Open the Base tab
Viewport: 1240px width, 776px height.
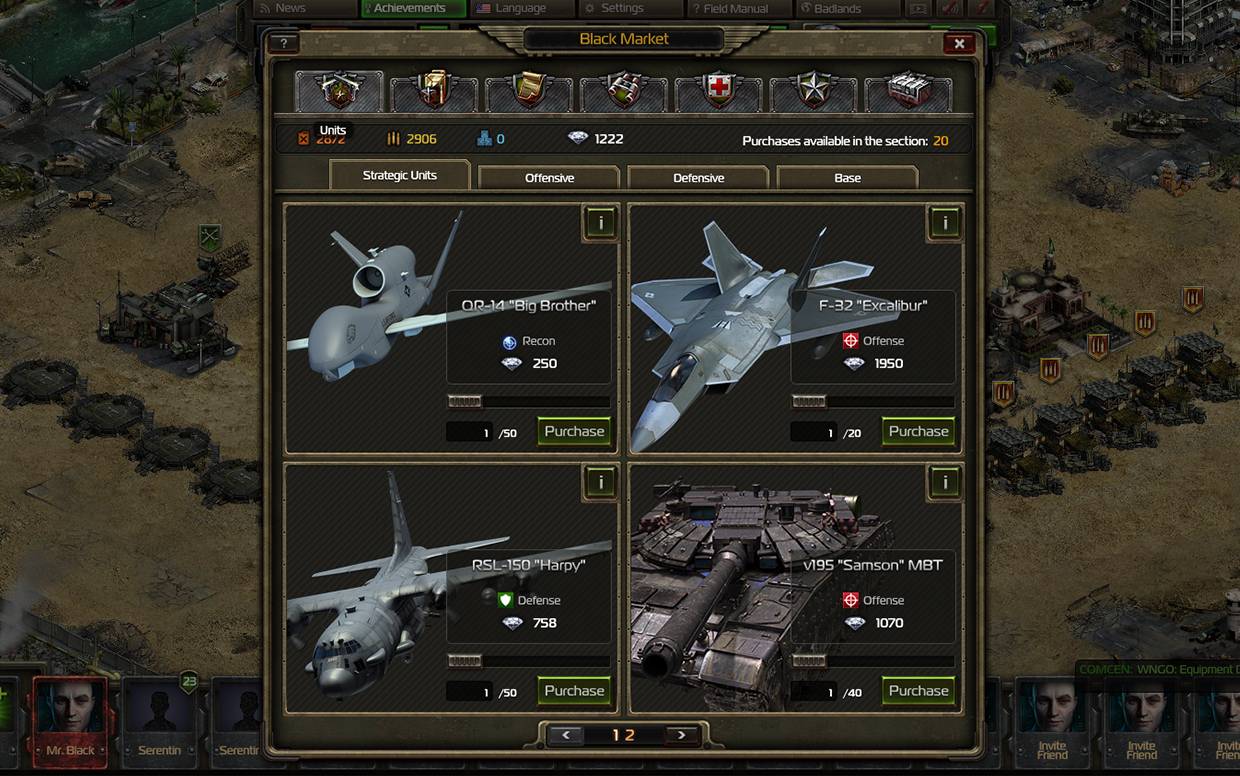click(x=847, y=178)
